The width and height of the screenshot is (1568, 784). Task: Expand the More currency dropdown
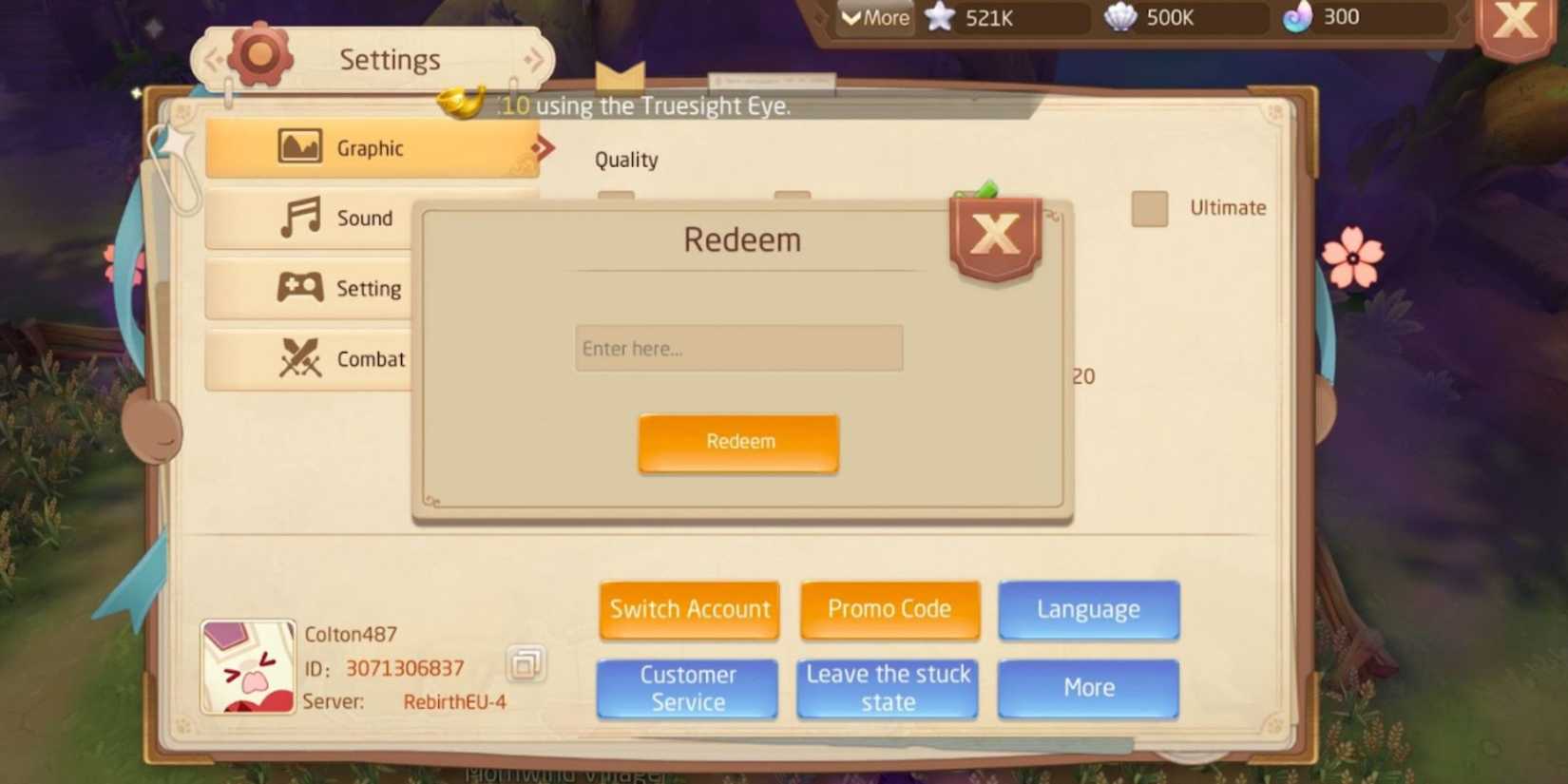873,17
